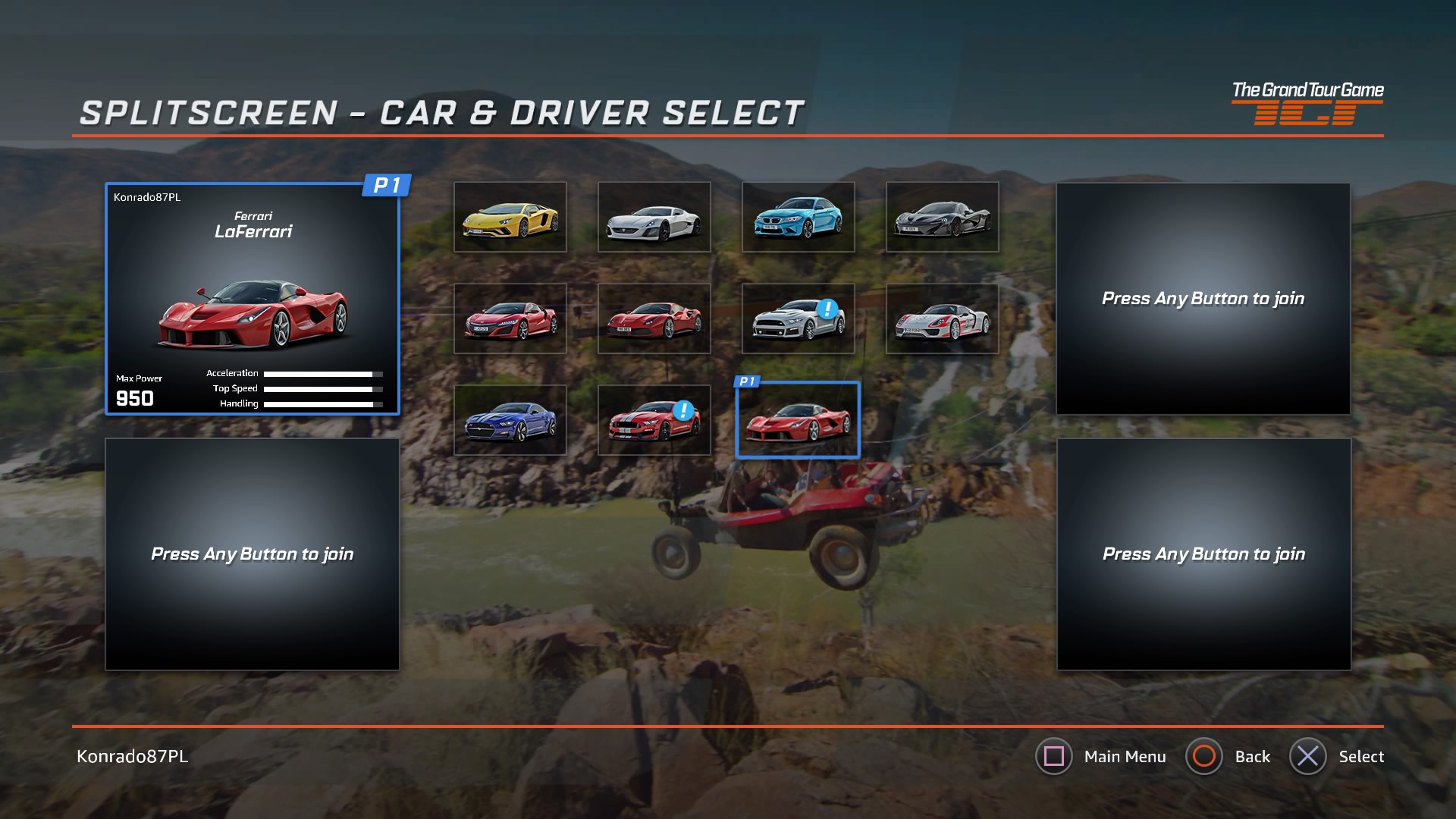Select the yellow Lamborghini thumbnail
1456x819 pixels.
pos(510,217)
